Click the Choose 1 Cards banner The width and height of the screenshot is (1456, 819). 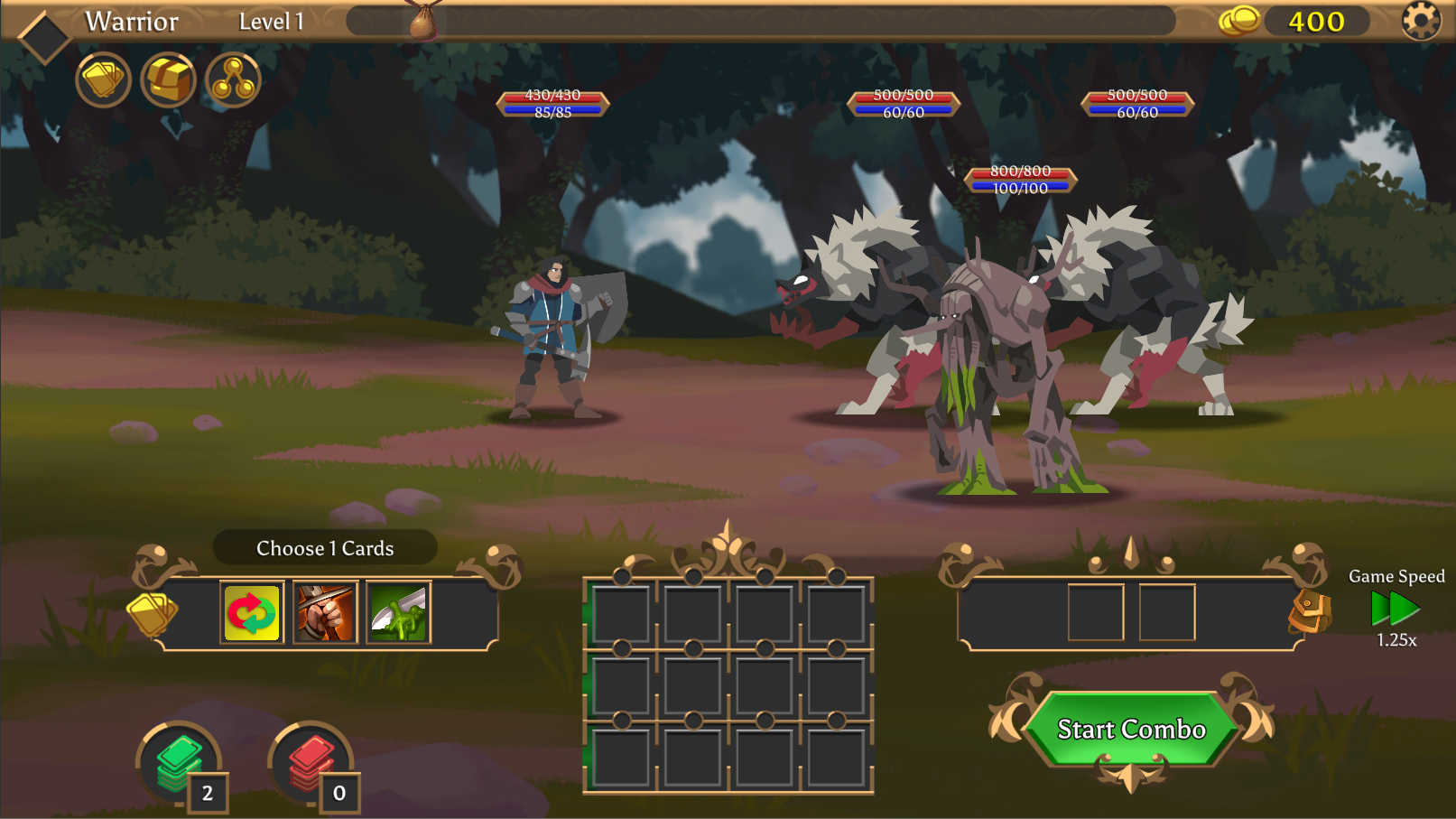326,547
